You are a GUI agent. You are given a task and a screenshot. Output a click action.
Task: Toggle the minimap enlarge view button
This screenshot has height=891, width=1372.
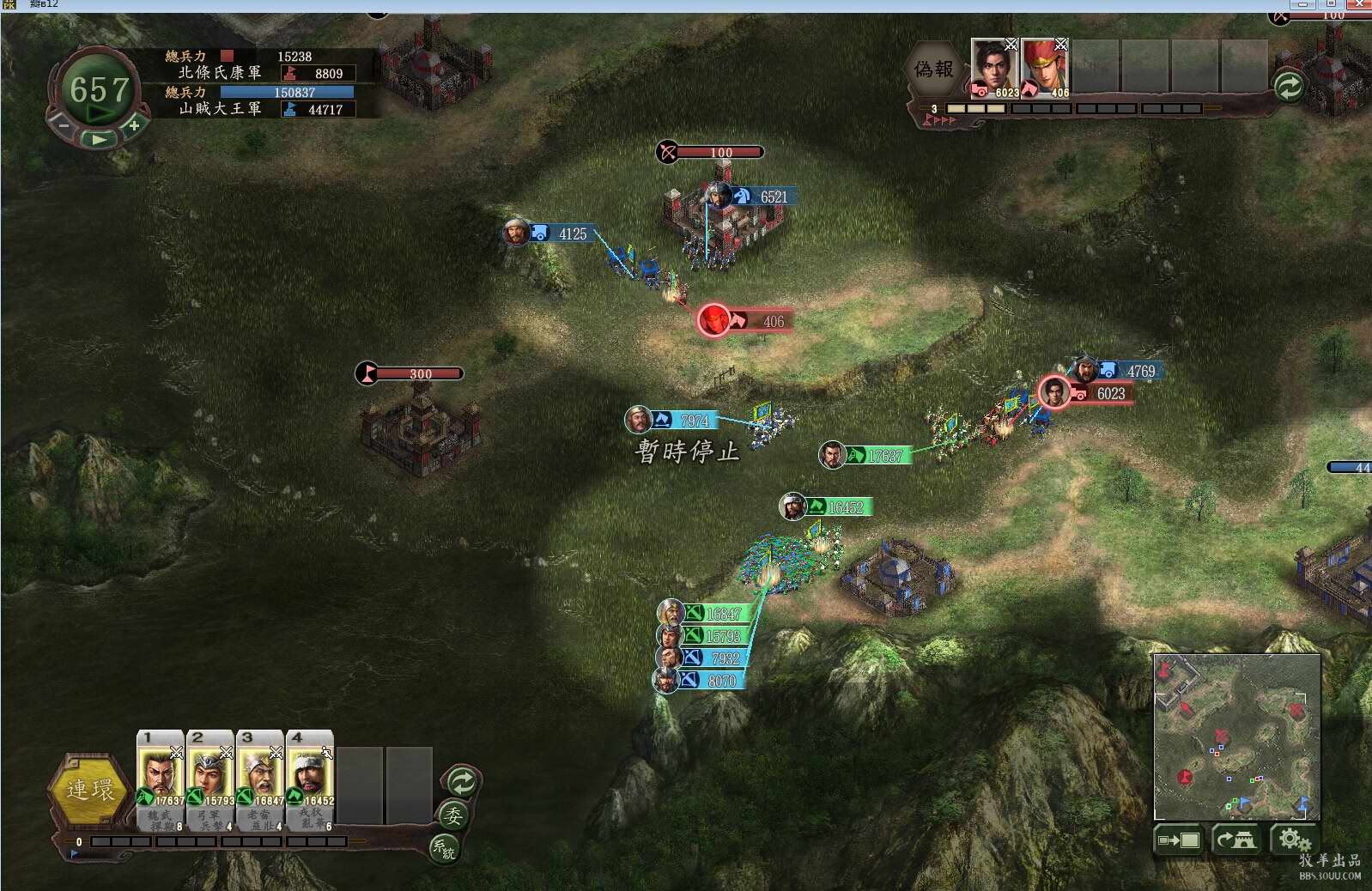[1178, 839]
